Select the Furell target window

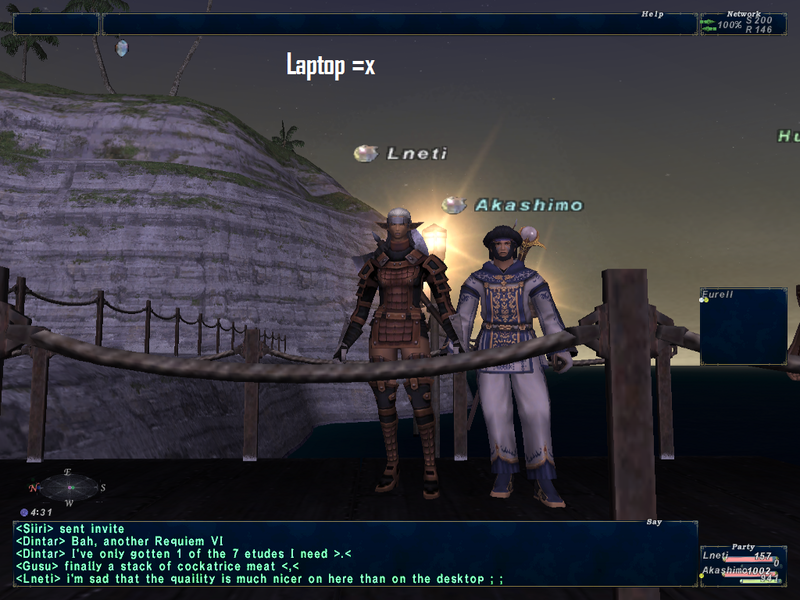coord(742,327)
